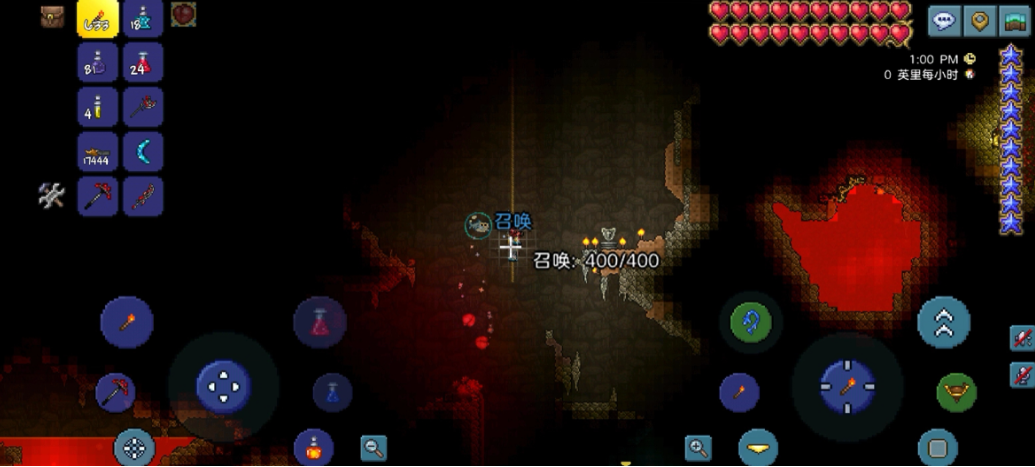Tap the quick mana potion button
This screenshot has height=467, width=1035.
click(332, 392)
